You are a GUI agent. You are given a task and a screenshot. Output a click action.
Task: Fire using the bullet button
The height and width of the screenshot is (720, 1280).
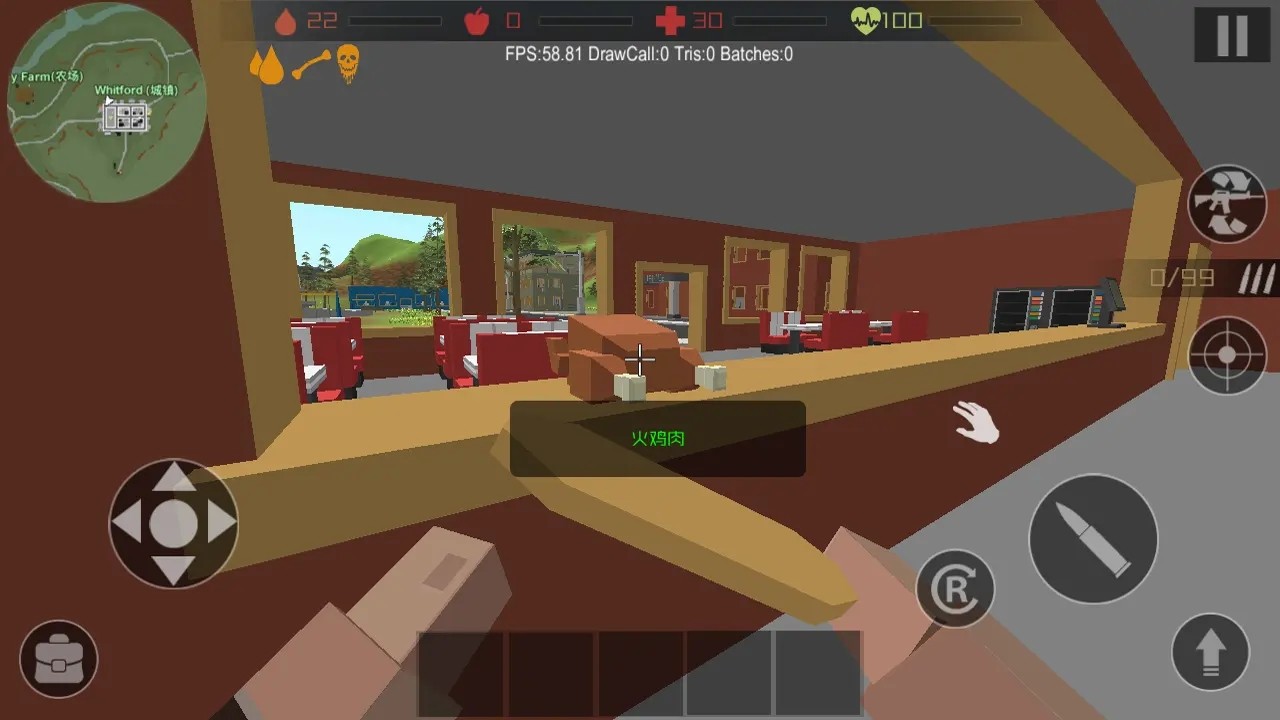click(1093, 538)
